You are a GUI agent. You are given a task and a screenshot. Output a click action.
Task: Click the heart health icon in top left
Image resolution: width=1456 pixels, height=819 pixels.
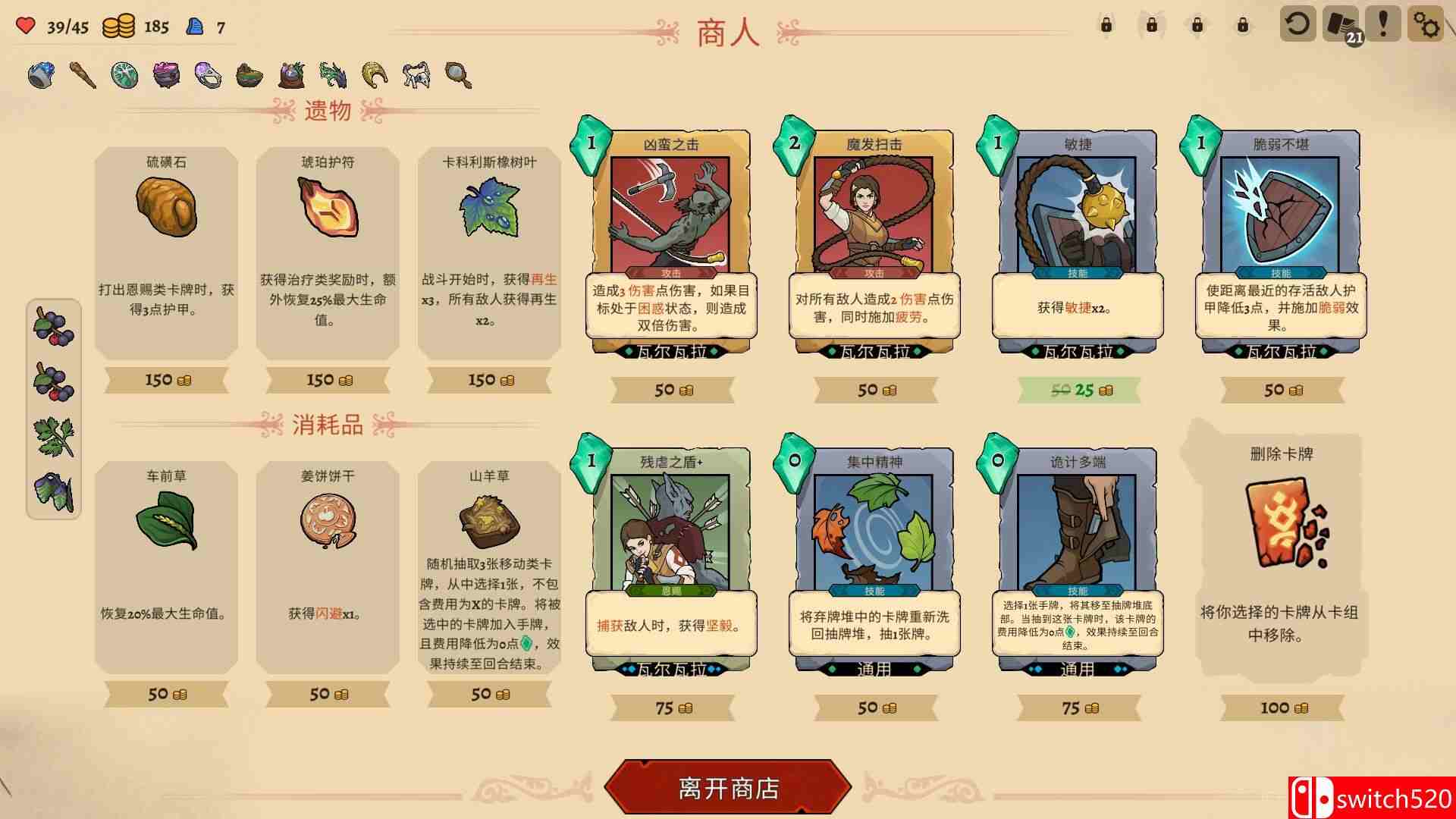coord(25,25)
